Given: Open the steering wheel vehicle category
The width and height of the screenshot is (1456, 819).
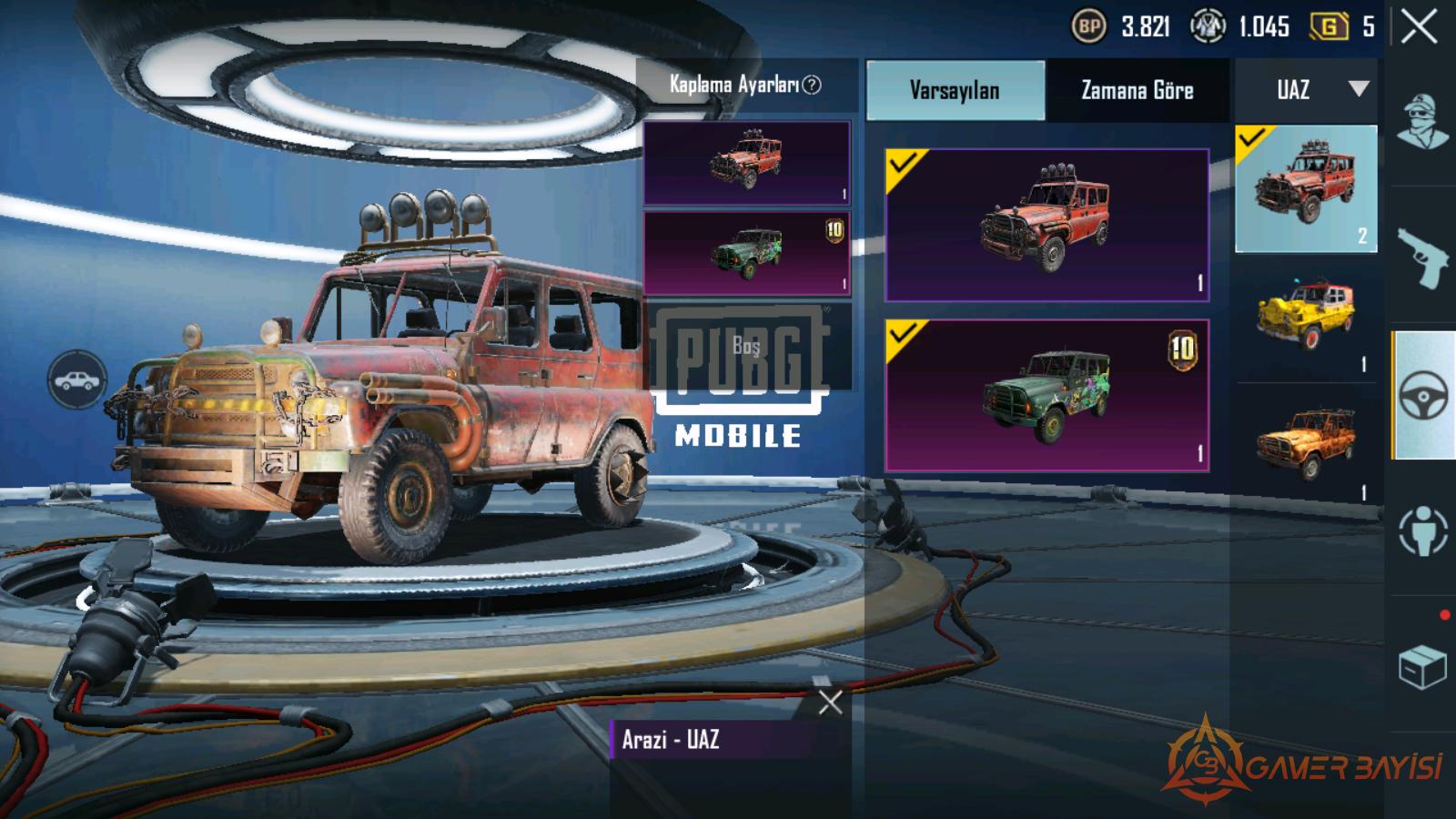Looking at the screenshot, I should (x=1423, y=396).
